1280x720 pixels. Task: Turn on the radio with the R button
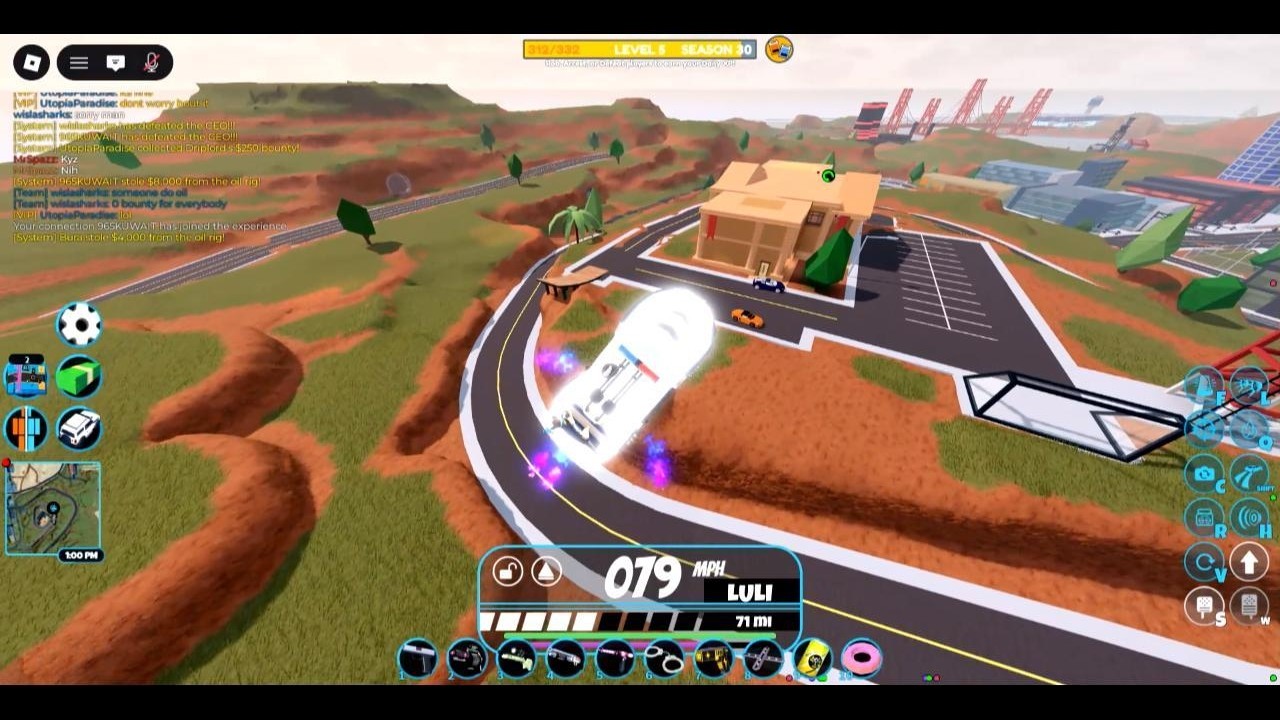[x=1205, y=518]
